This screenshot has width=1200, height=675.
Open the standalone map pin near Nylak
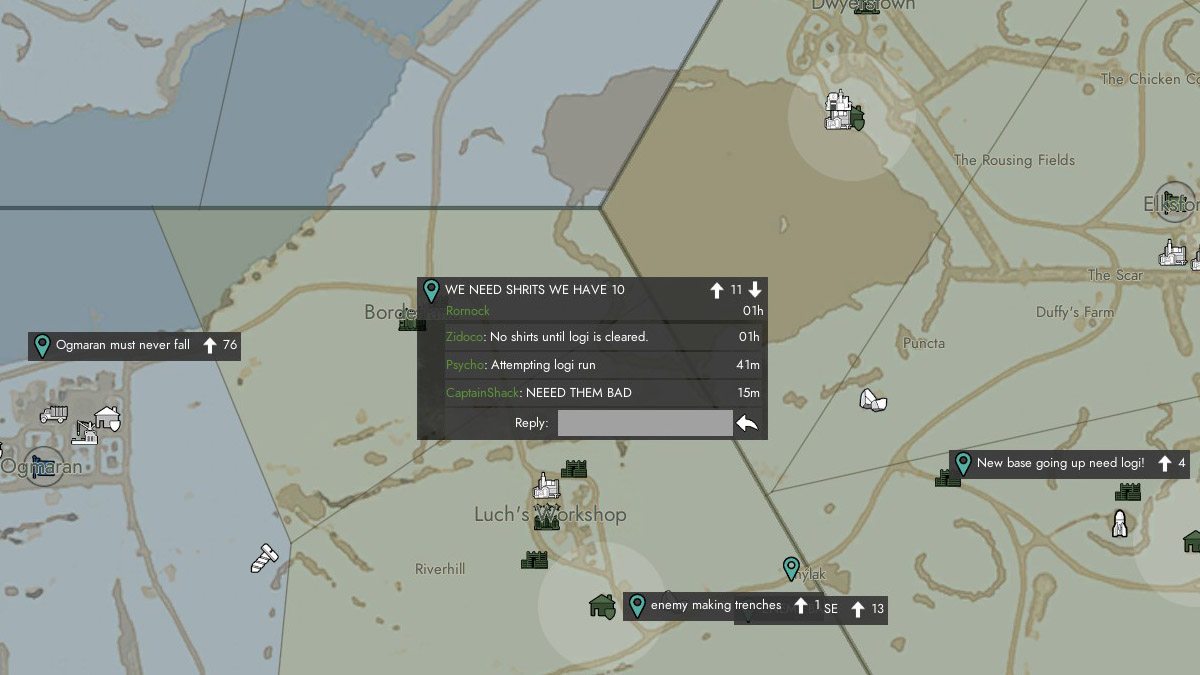791,569
